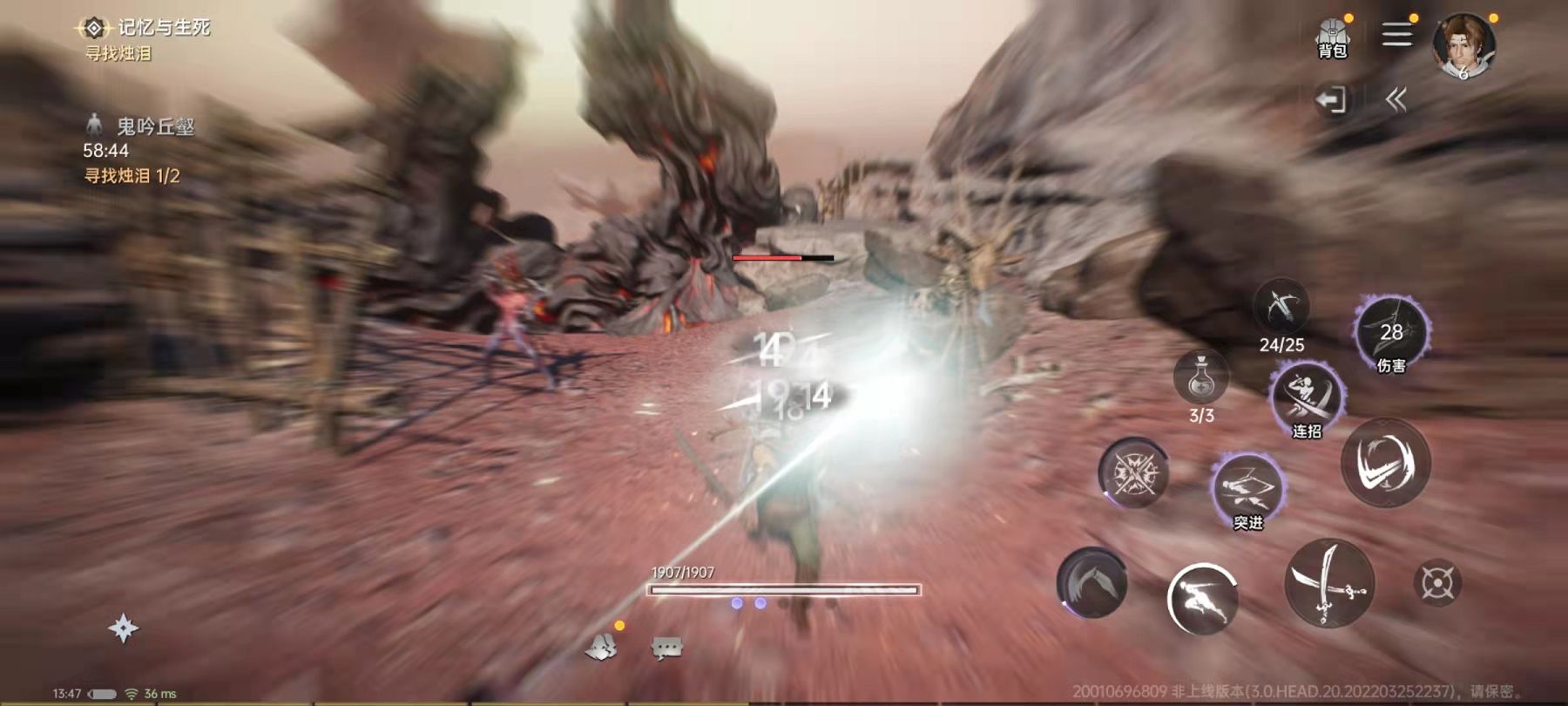Open the 背包 backpack inventory

(1332, 38)
